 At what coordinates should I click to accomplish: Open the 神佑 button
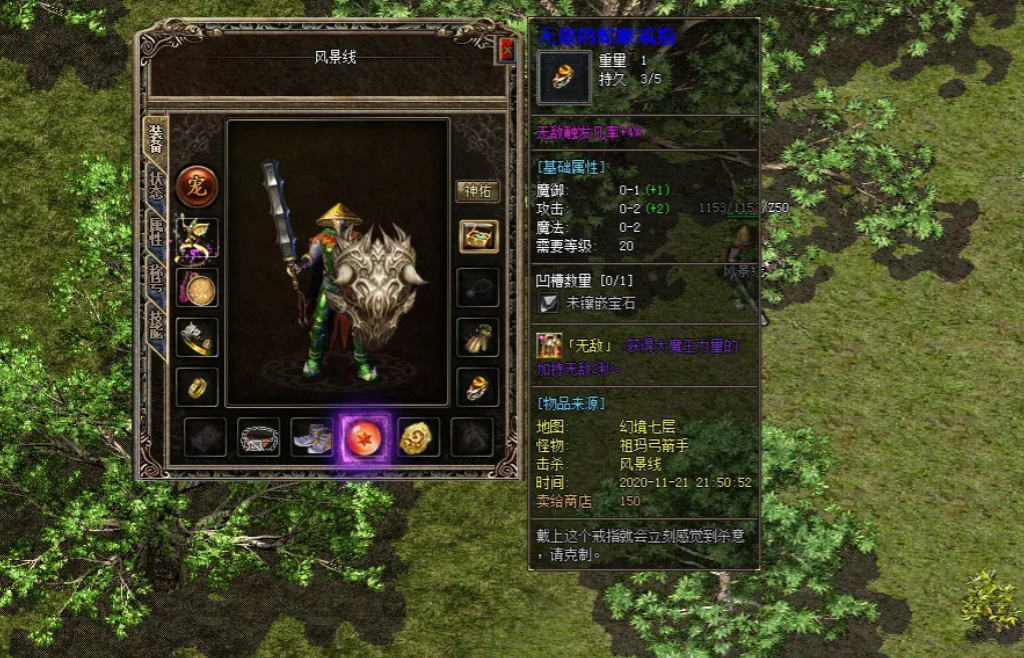(x=478, y=191)
